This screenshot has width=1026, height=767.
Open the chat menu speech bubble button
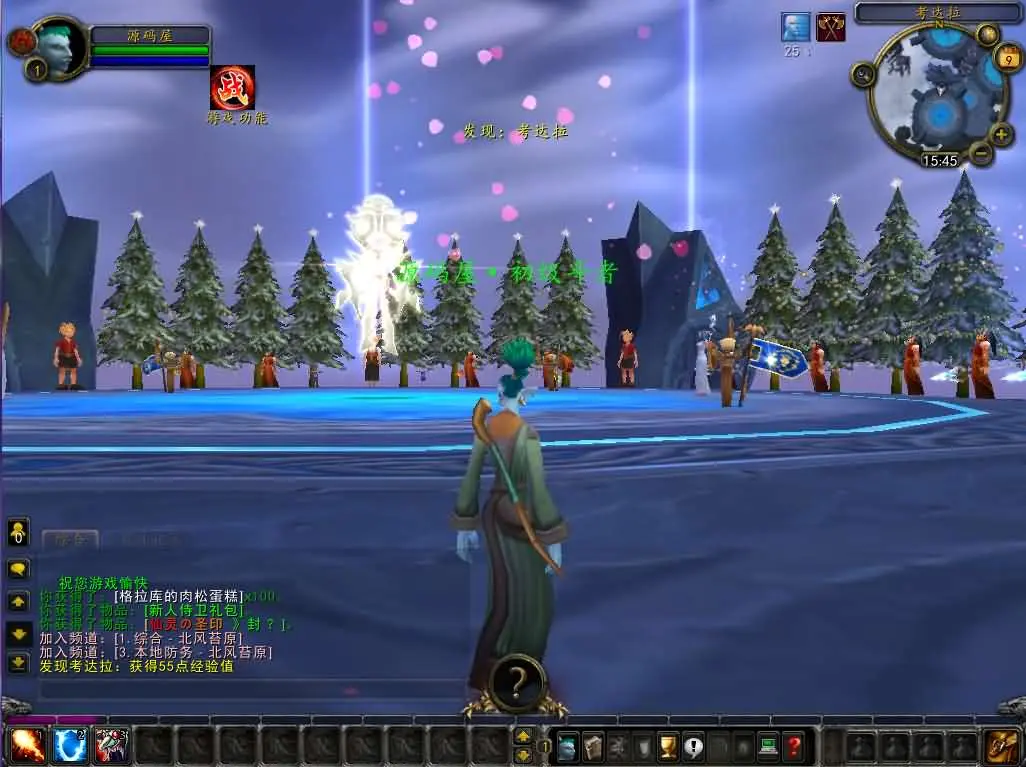point(19,569)
